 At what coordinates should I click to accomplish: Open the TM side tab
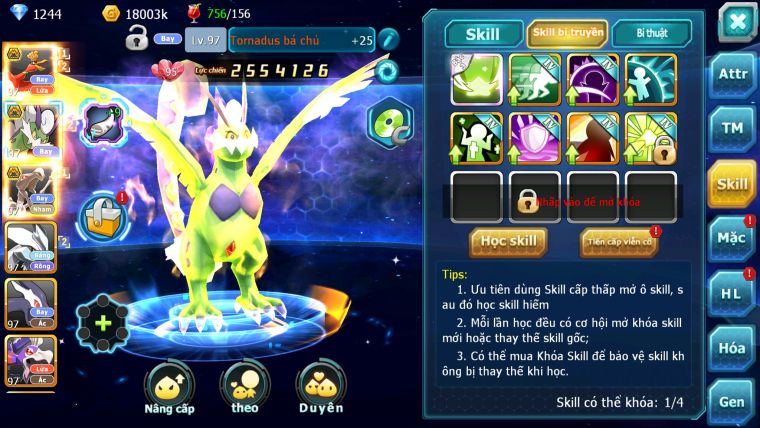click(x=731, y=128)
